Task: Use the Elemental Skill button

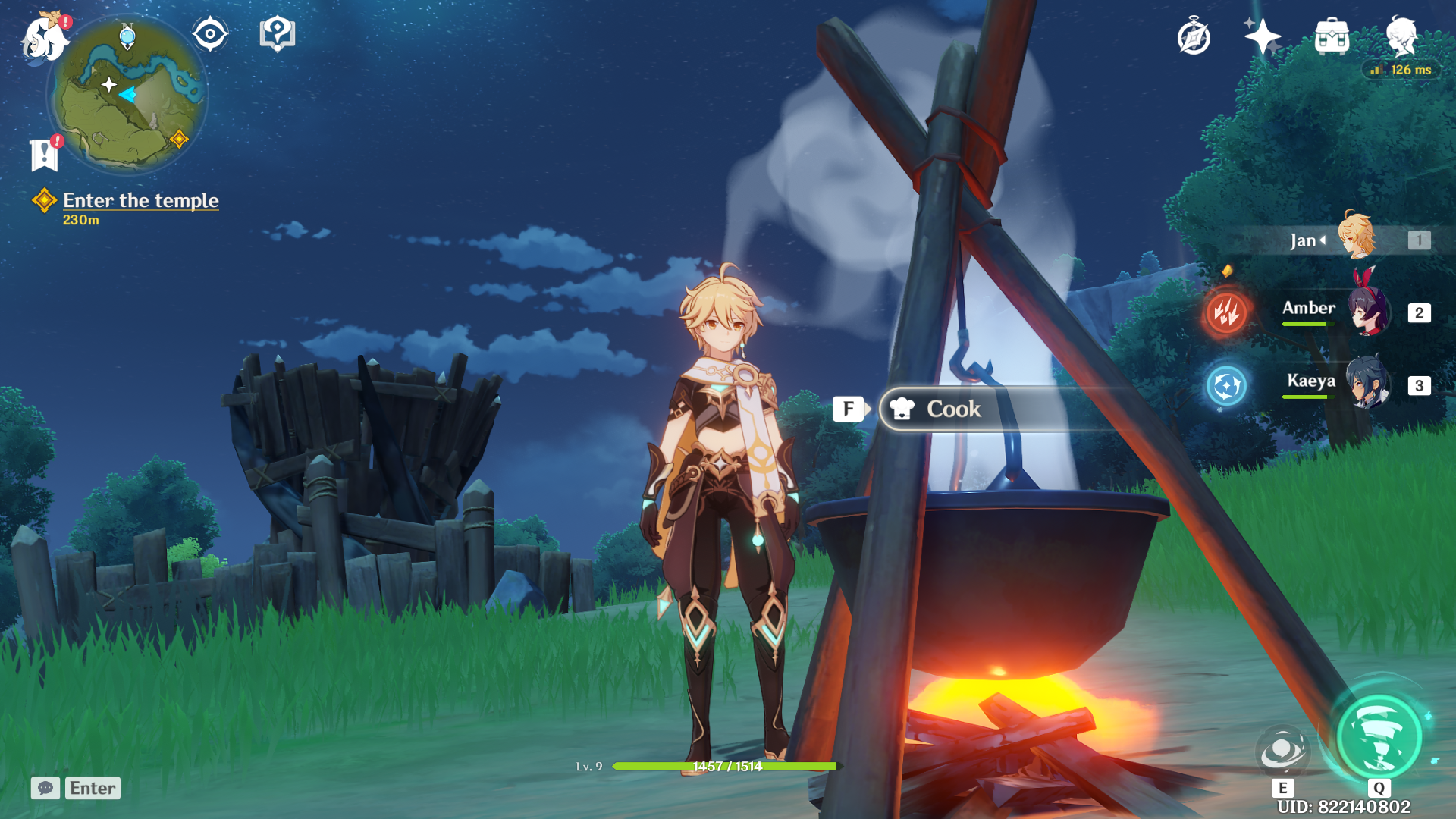Action: [x=1282, y=751]
